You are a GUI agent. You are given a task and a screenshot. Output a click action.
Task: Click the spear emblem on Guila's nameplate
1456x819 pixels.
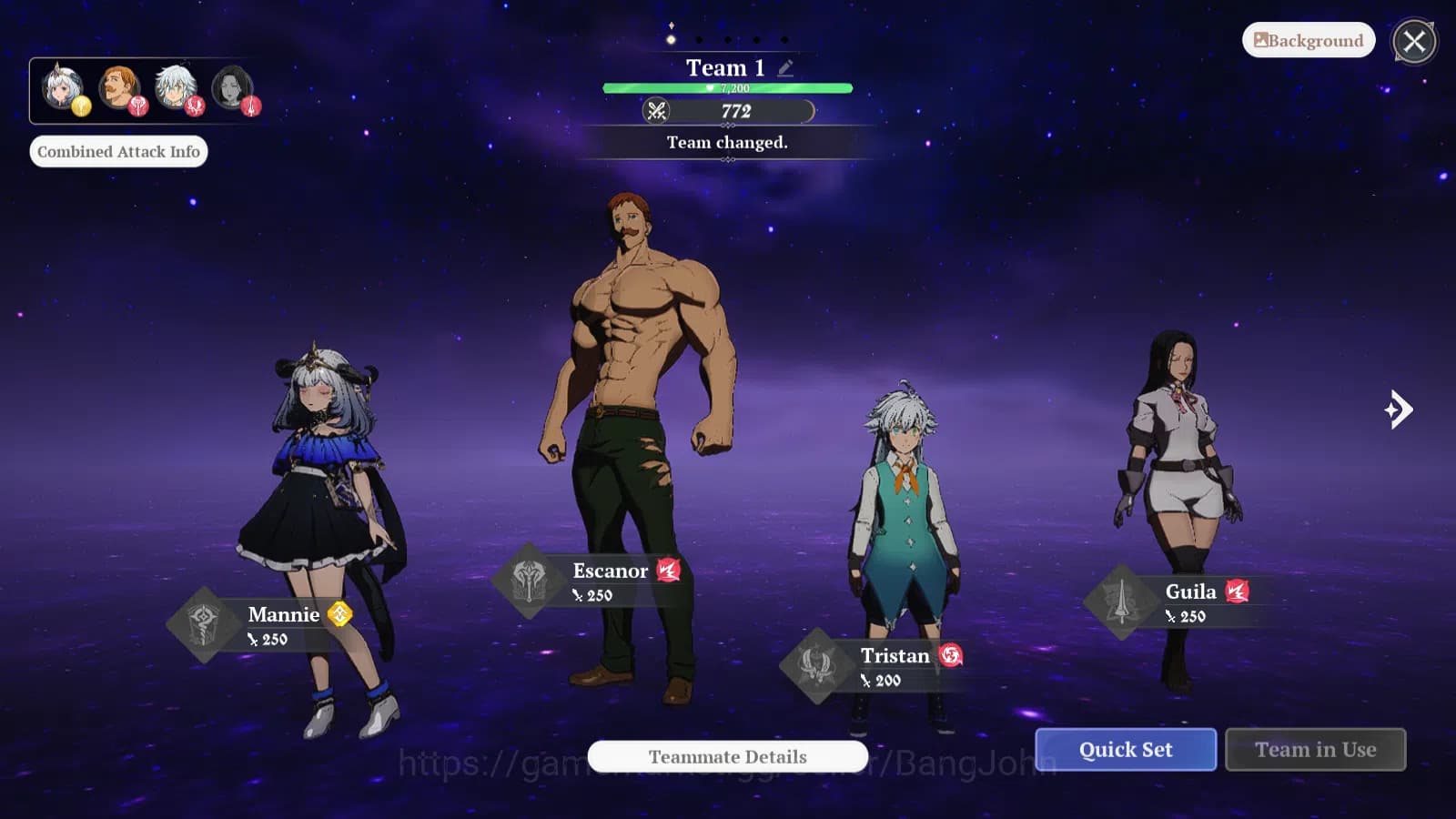pos(1121,601)
